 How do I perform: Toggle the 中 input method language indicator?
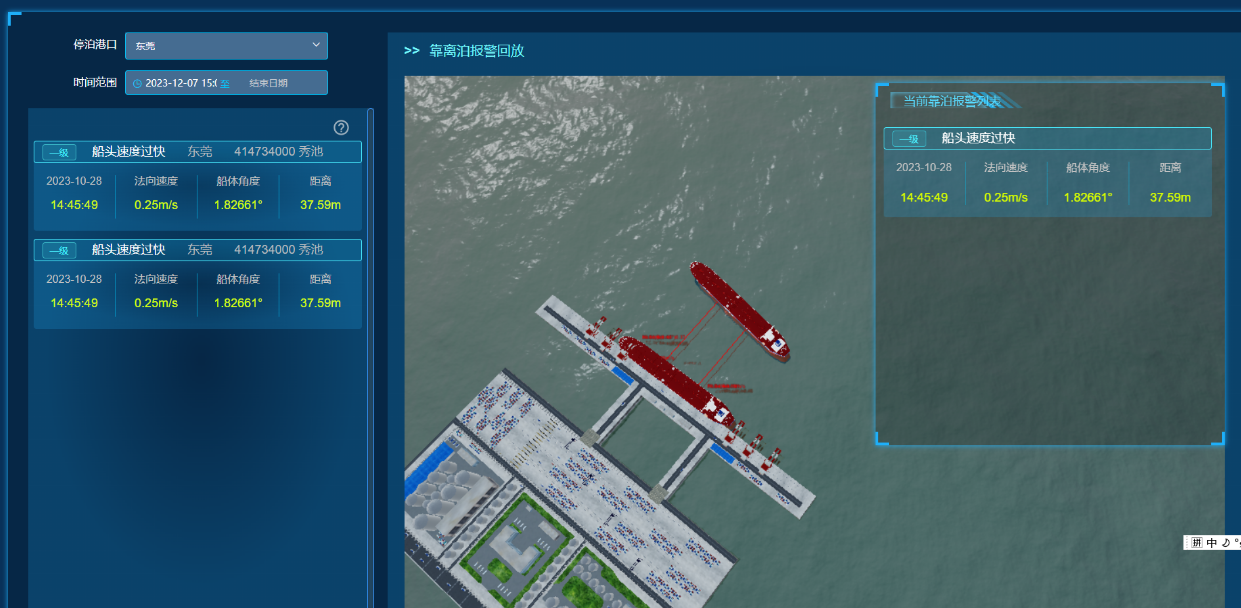pos(1212,543)
